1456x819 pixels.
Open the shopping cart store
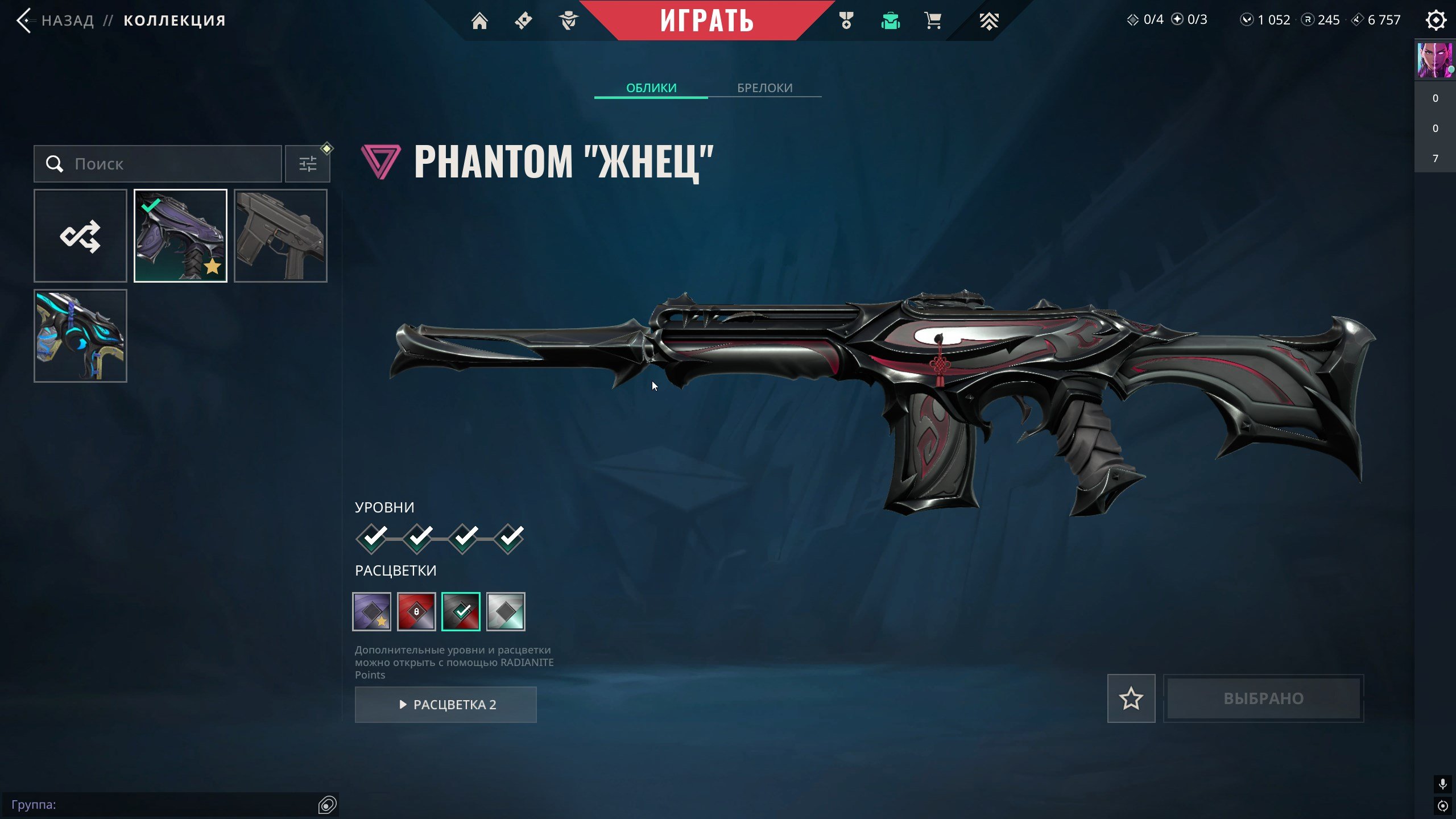pos(933,20)
